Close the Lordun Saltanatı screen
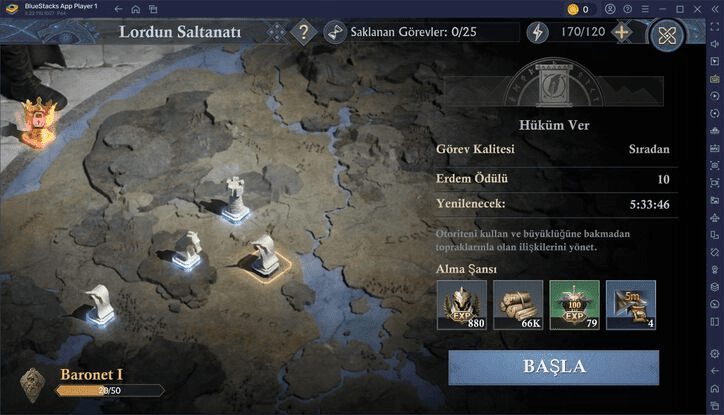This screenshot has width=724, height=415. pyautogui.click(x=667, y=35)
